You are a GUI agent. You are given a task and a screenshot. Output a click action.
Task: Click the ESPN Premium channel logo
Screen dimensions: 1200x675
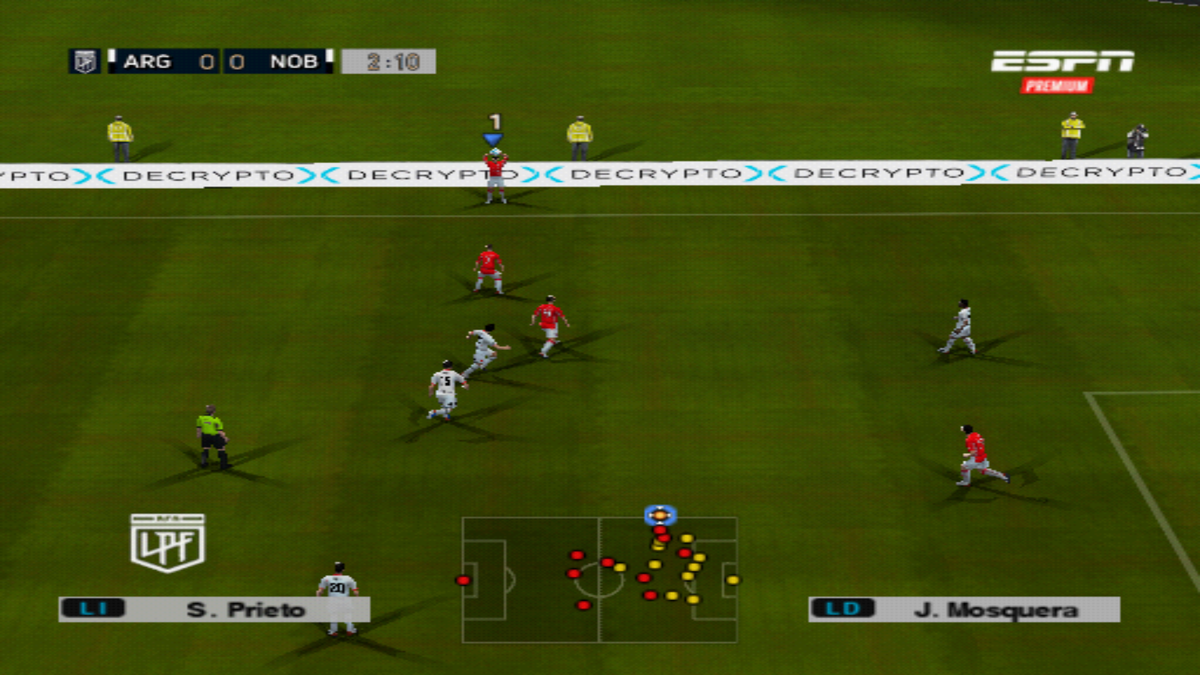[1062, 71]
